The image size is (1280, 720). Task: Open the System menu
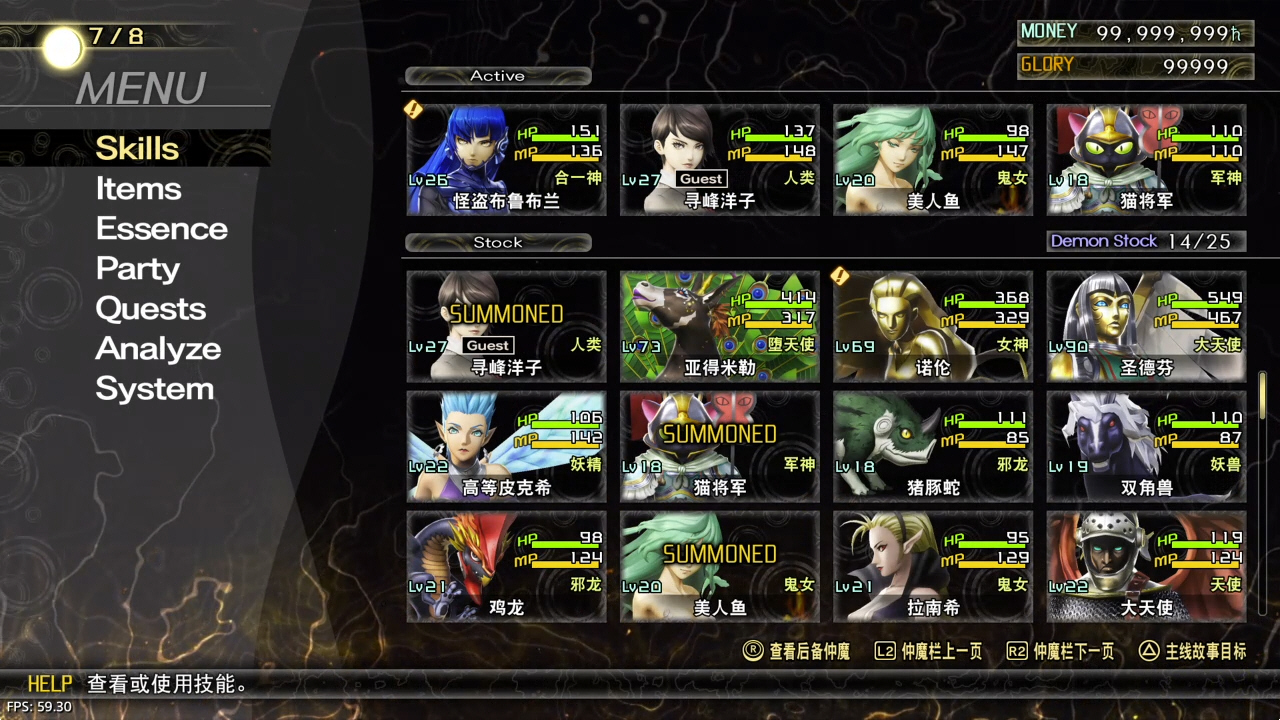154,389
